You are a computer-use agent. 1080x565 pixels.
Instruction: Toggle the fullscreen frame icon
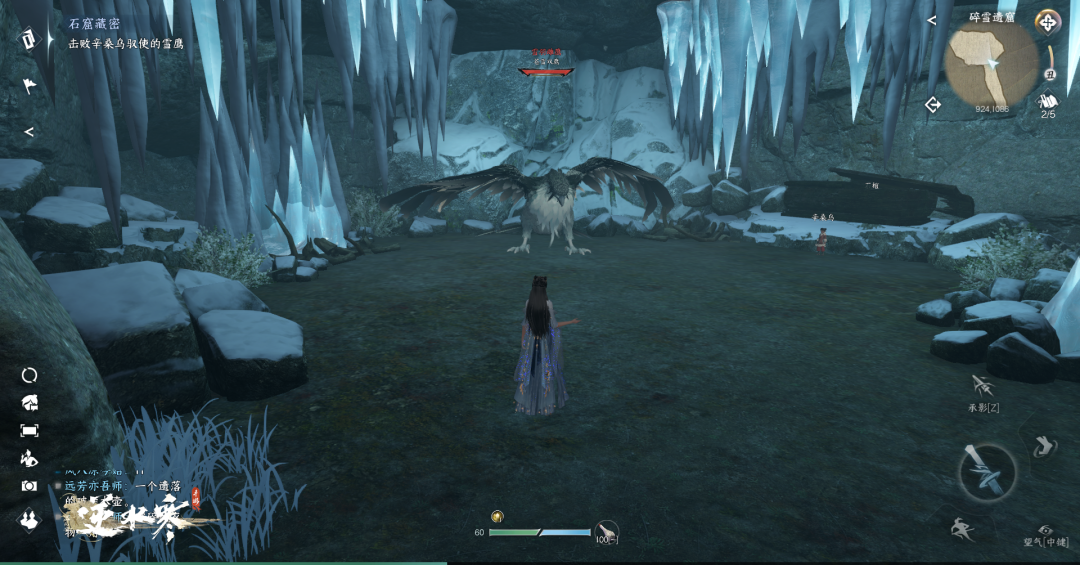coord(30,430)
